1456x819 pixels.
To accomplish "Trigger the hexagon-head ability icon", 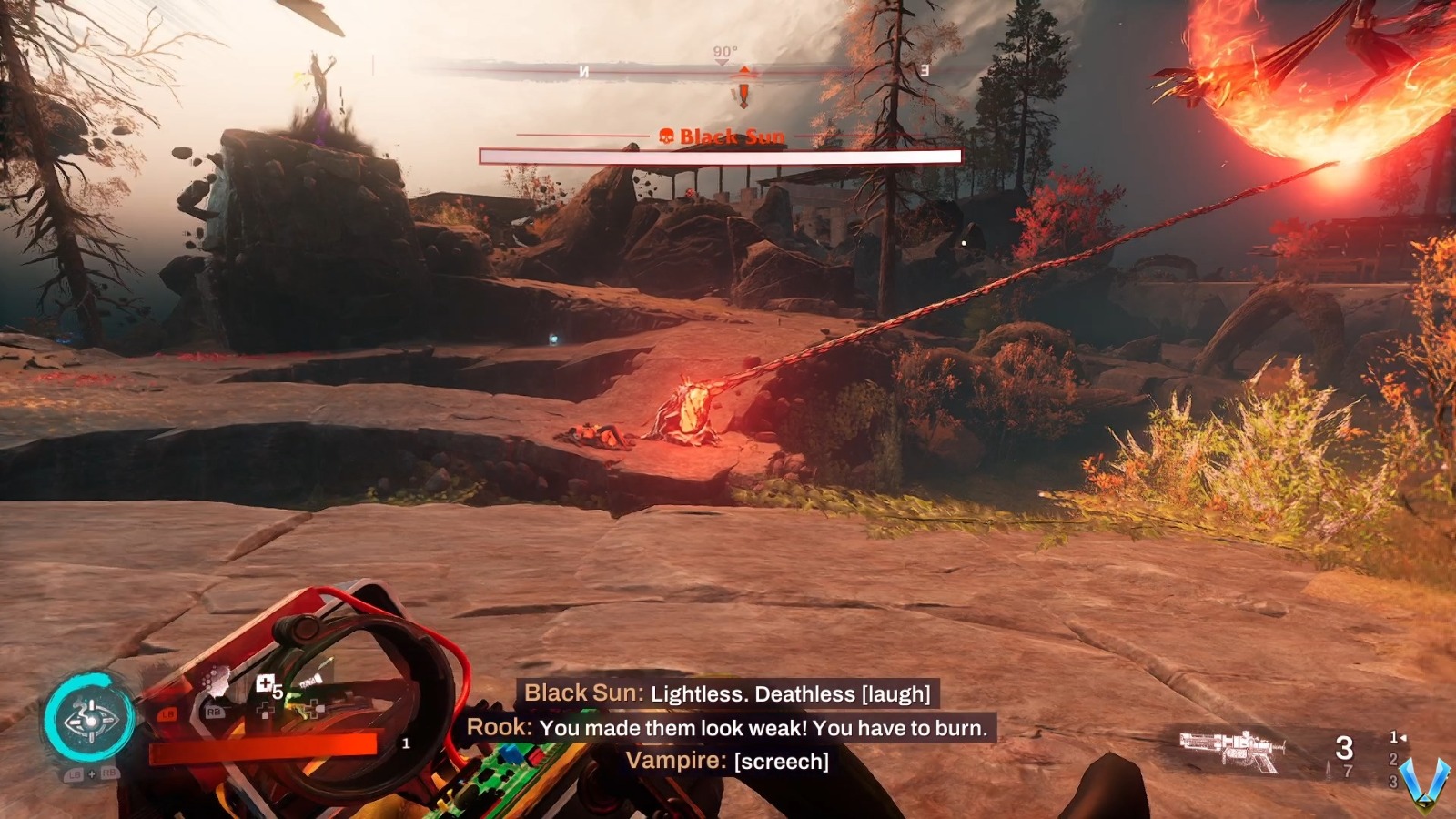I will click(x=215, y=682).
